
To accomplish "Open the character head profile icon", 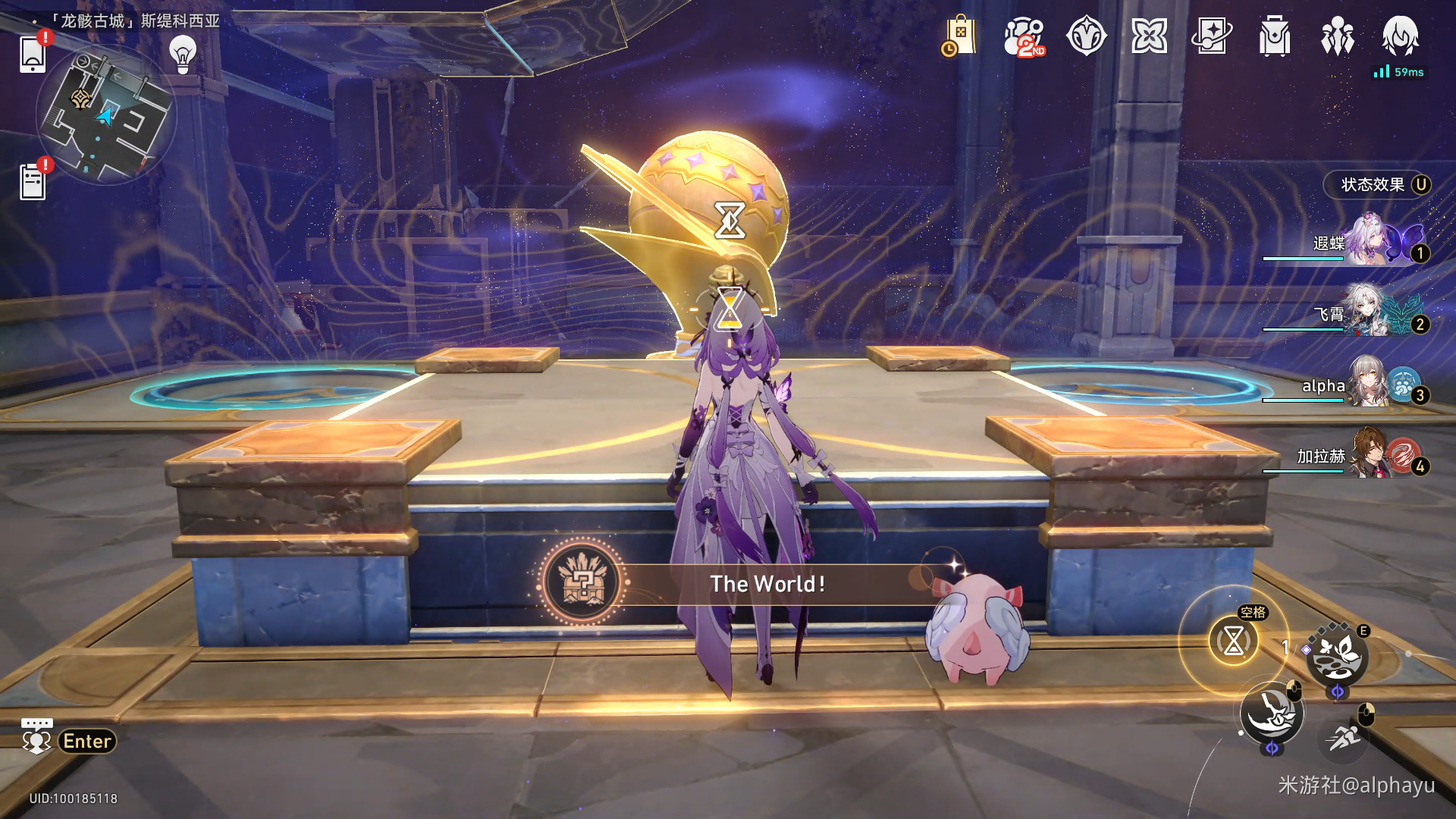I will (1400, 36).
